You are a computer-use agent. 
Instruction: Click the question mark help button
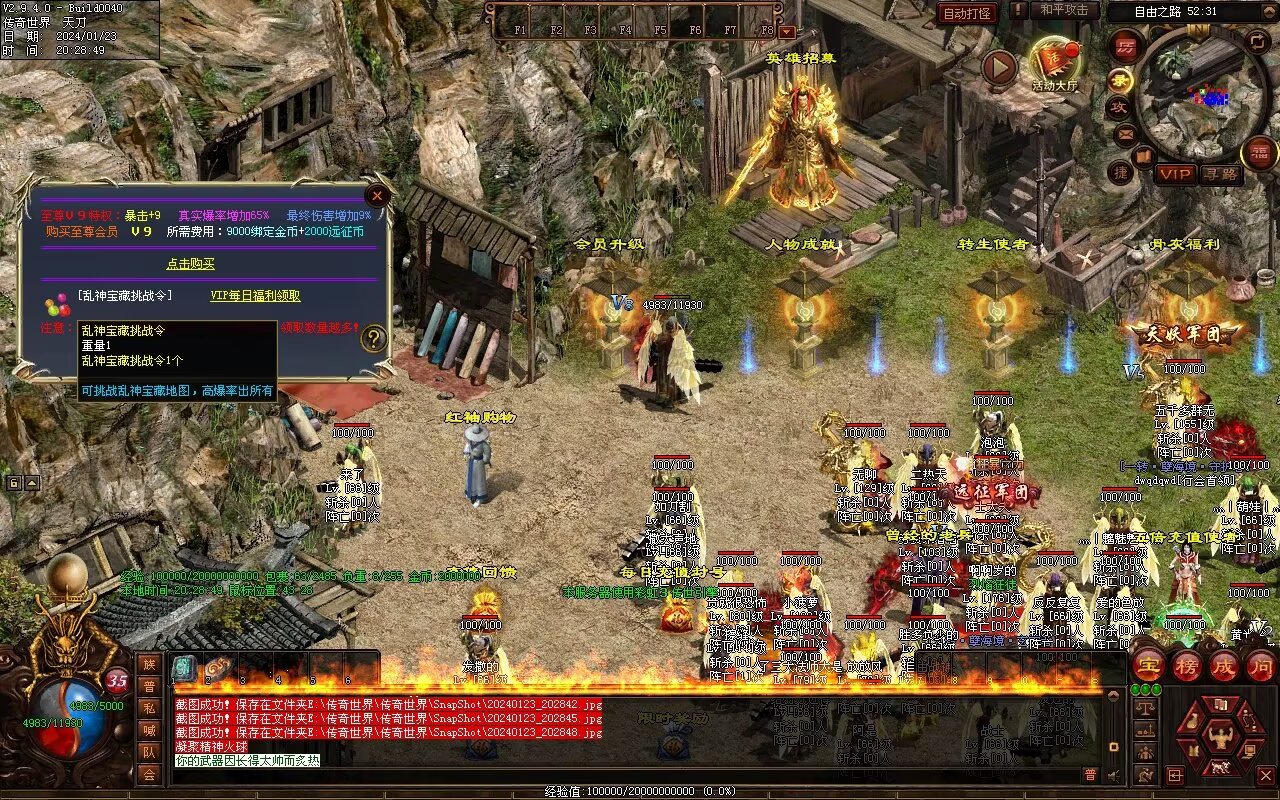click(x=374, y=338)
